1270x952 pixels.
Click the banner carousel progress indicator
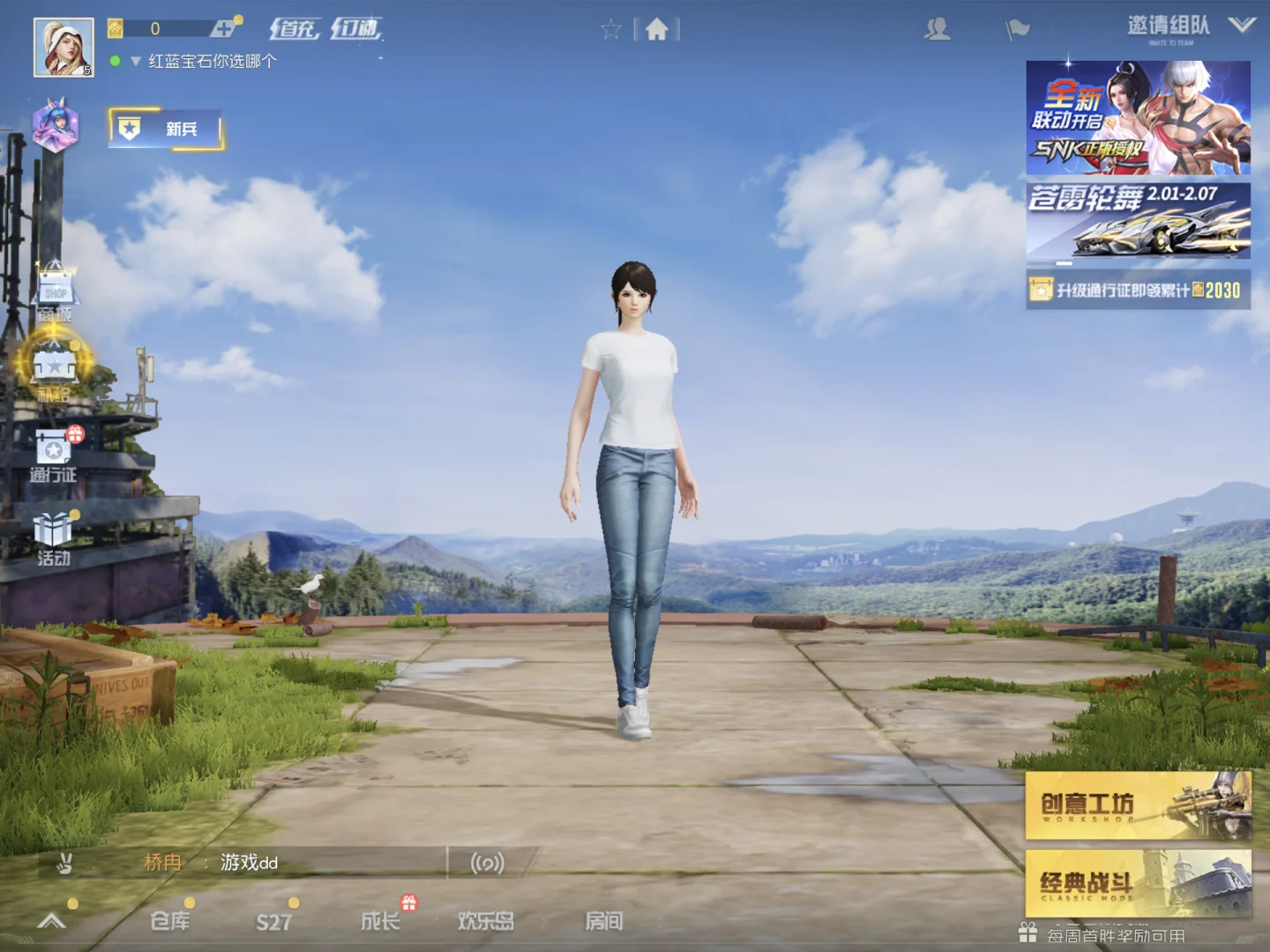pos(1065,263)
